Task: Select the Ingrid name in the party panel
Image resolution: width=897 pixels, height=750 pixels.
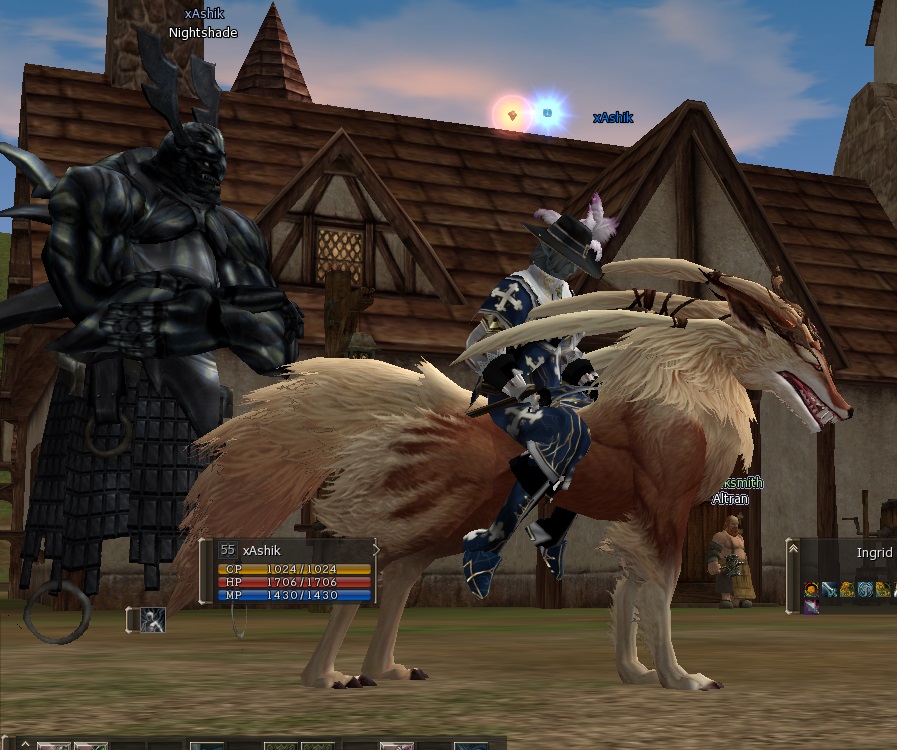Action: point(874,553)
